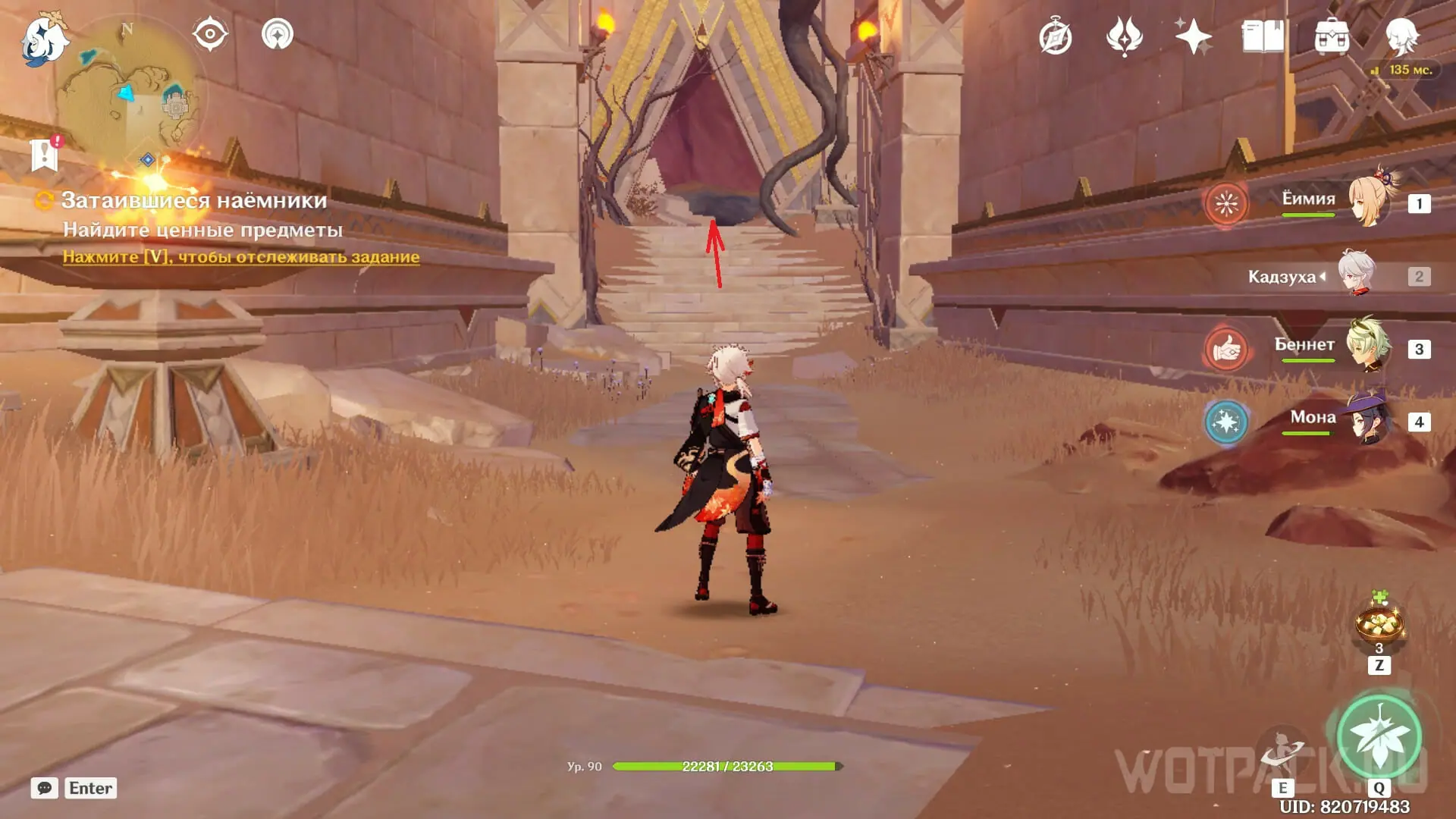This screenshot has width=1456, height=819.
Task: Open the circular minimap
Action: coord(130,95)
